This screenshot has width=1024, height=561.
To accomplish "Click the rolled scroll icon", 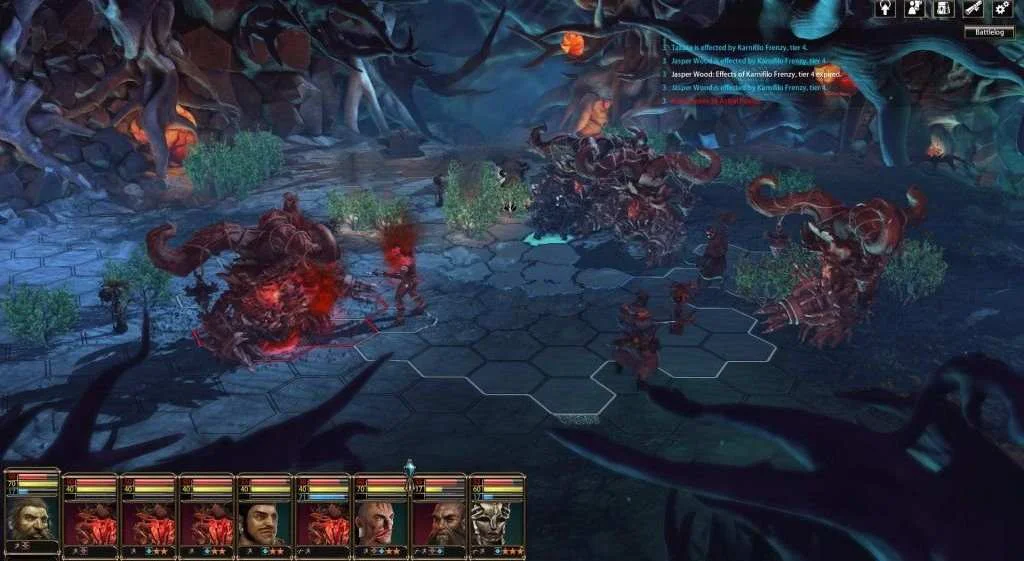I will (972, 9).
